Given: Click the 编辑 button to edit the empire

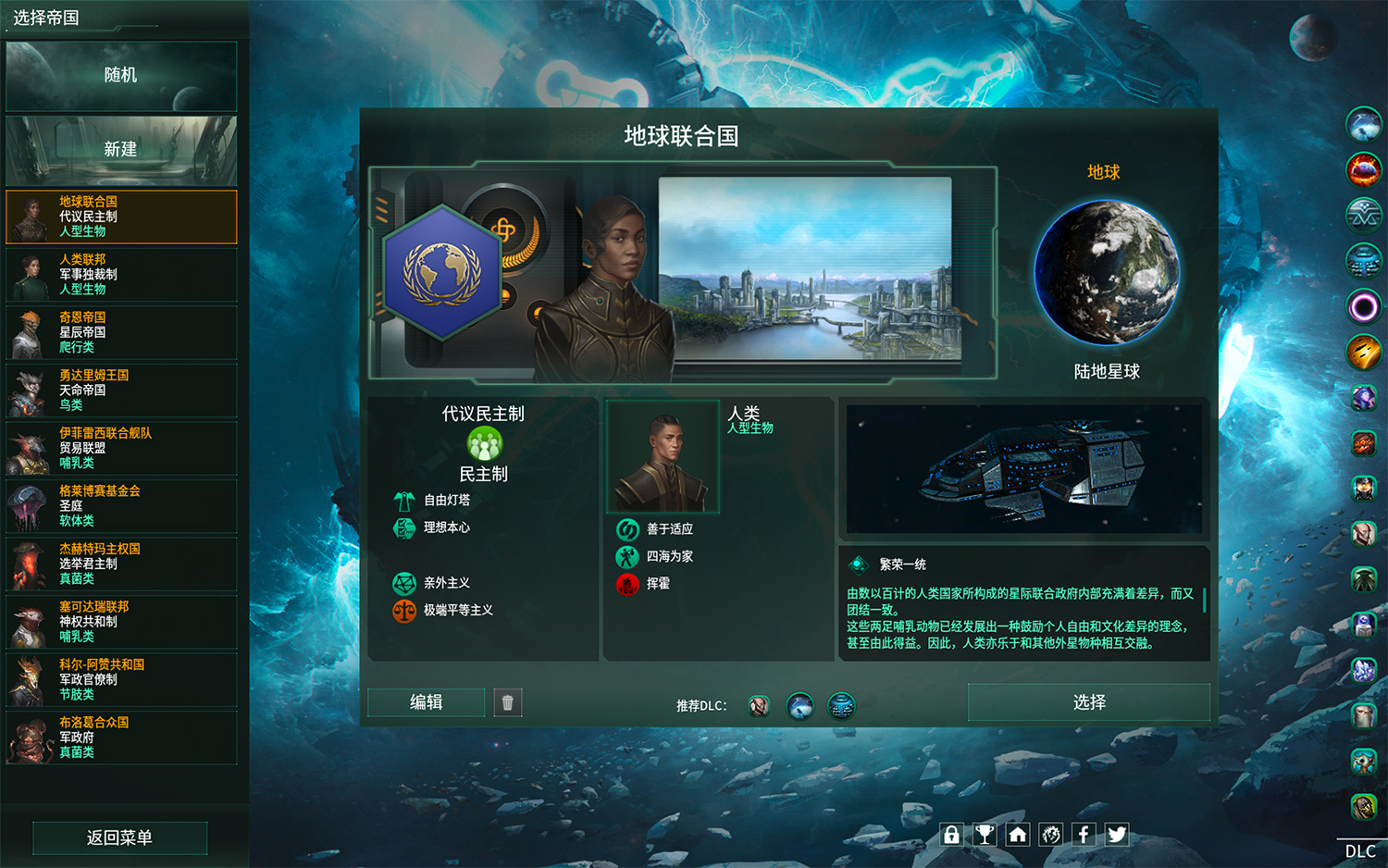Looking at the screenshot, I should [426, 702].
